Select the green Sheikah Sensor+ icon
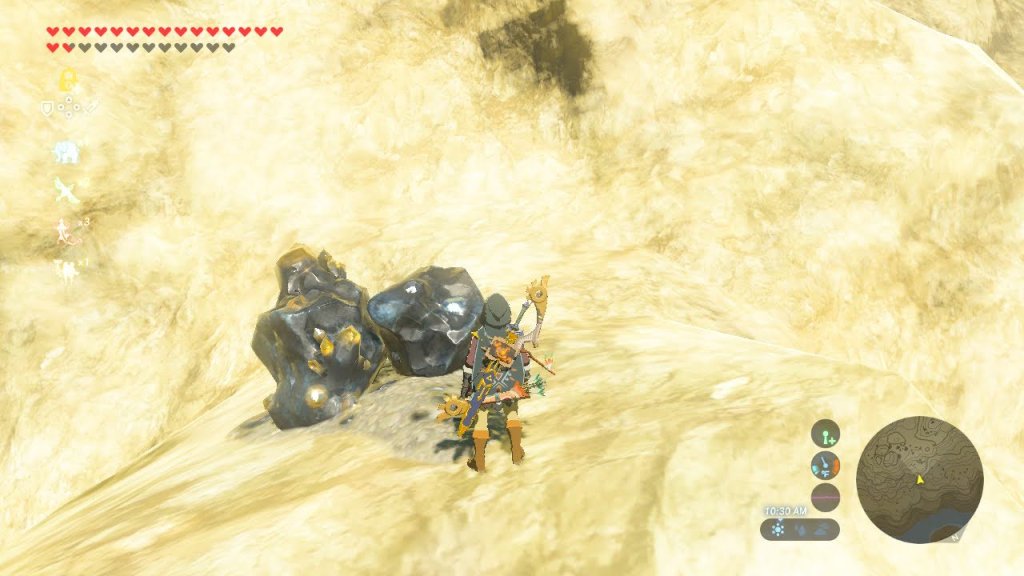Image resolution: width=1024 pixels, height=576 pixels. (x=825, y=433)
